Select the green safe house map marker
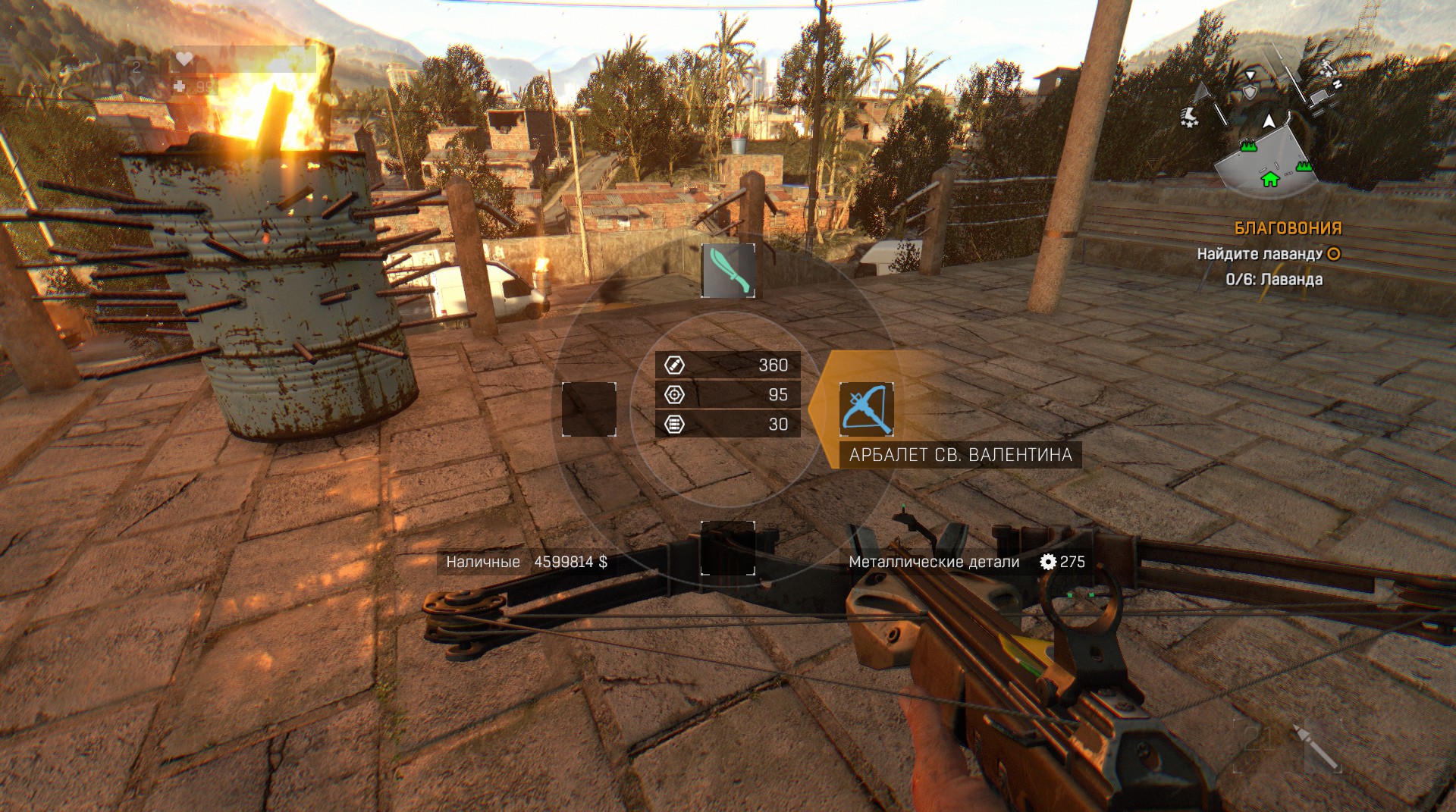This screenshot has width=1456, height=812. pos(1269,179)
